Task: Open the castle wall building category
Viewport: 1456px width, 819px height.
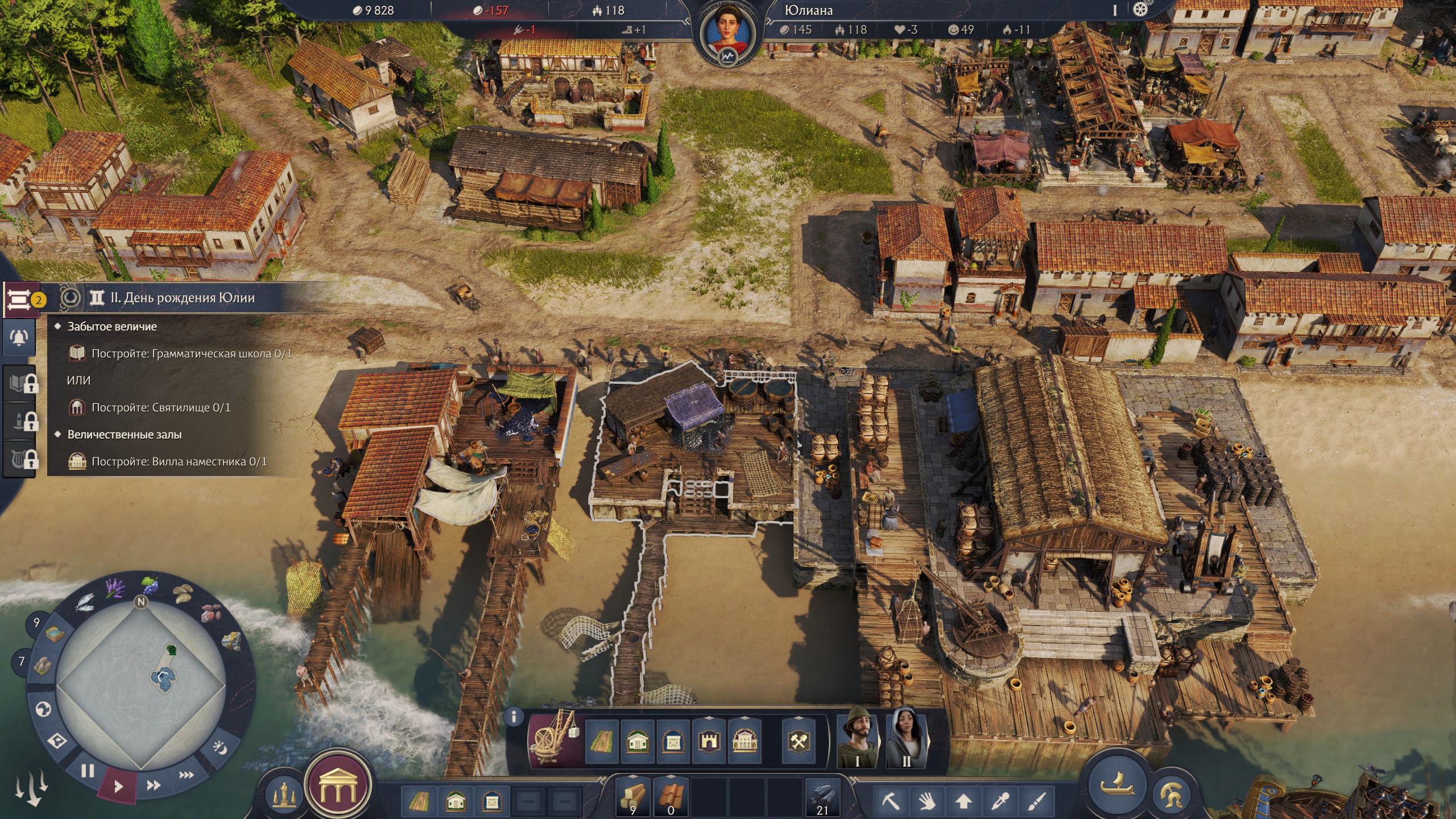Action: click(709, 741)
